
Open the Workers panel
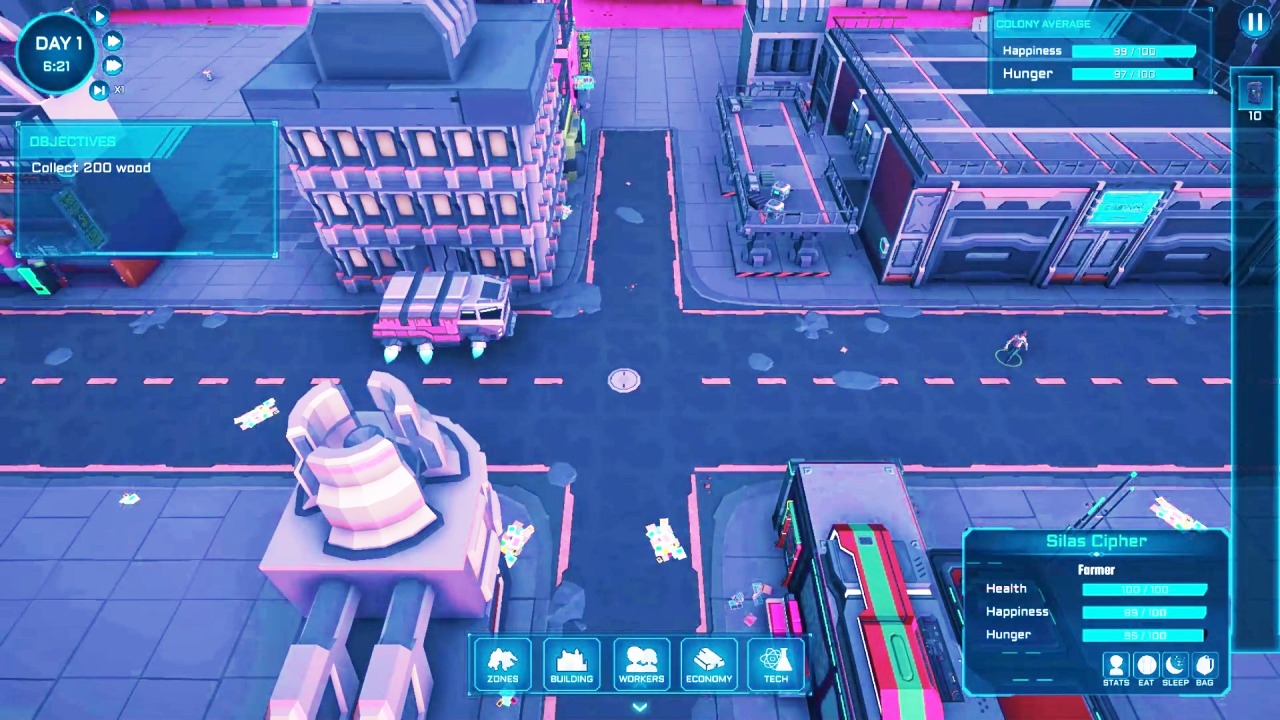pyautogui.click(x=640, y=663)
